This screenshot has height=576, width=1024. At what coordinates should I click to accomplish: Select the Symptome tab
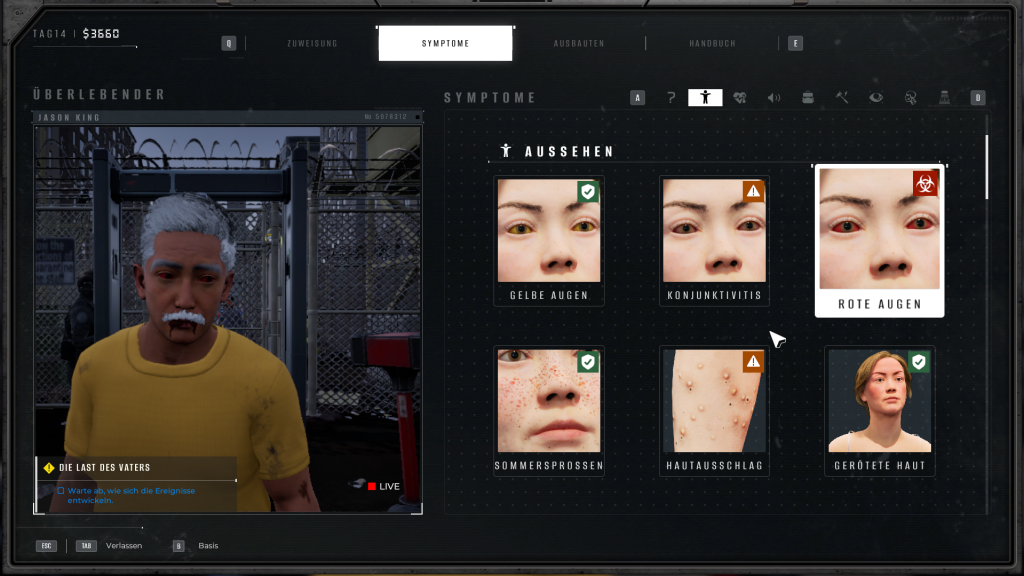click(445, 44)
